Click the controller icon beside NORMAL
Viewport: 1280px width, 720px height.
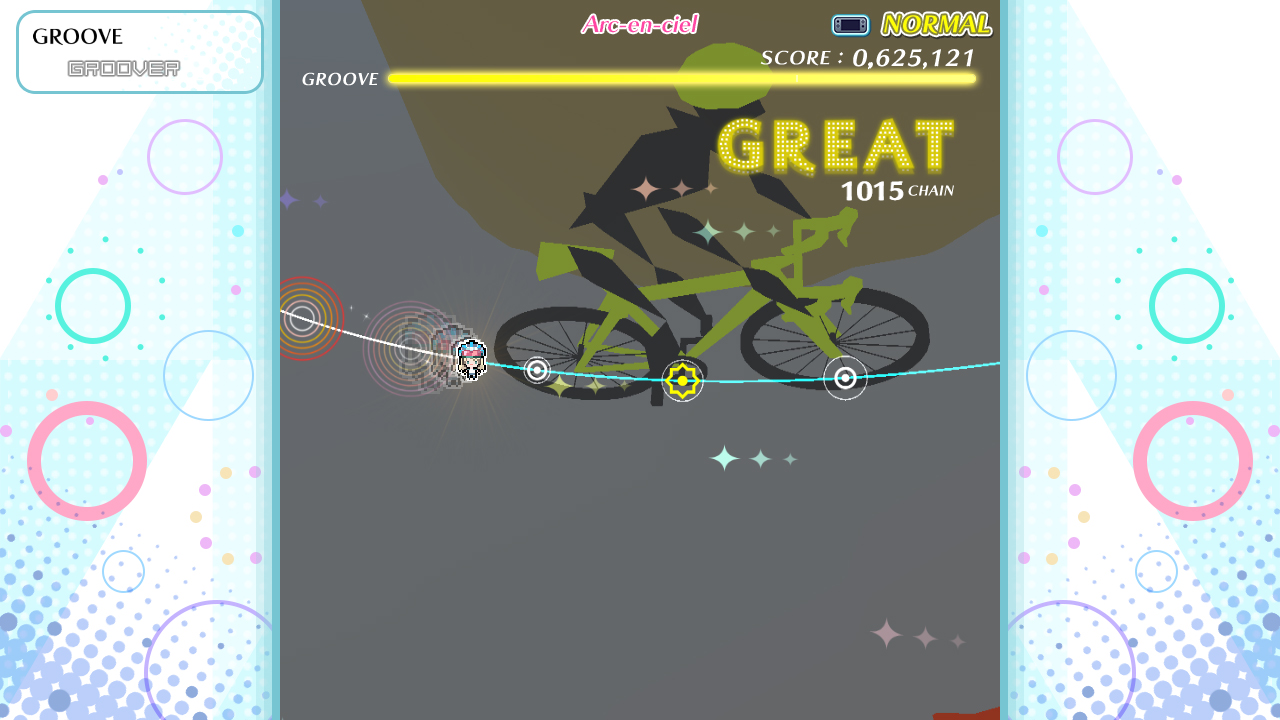(849, 24)
